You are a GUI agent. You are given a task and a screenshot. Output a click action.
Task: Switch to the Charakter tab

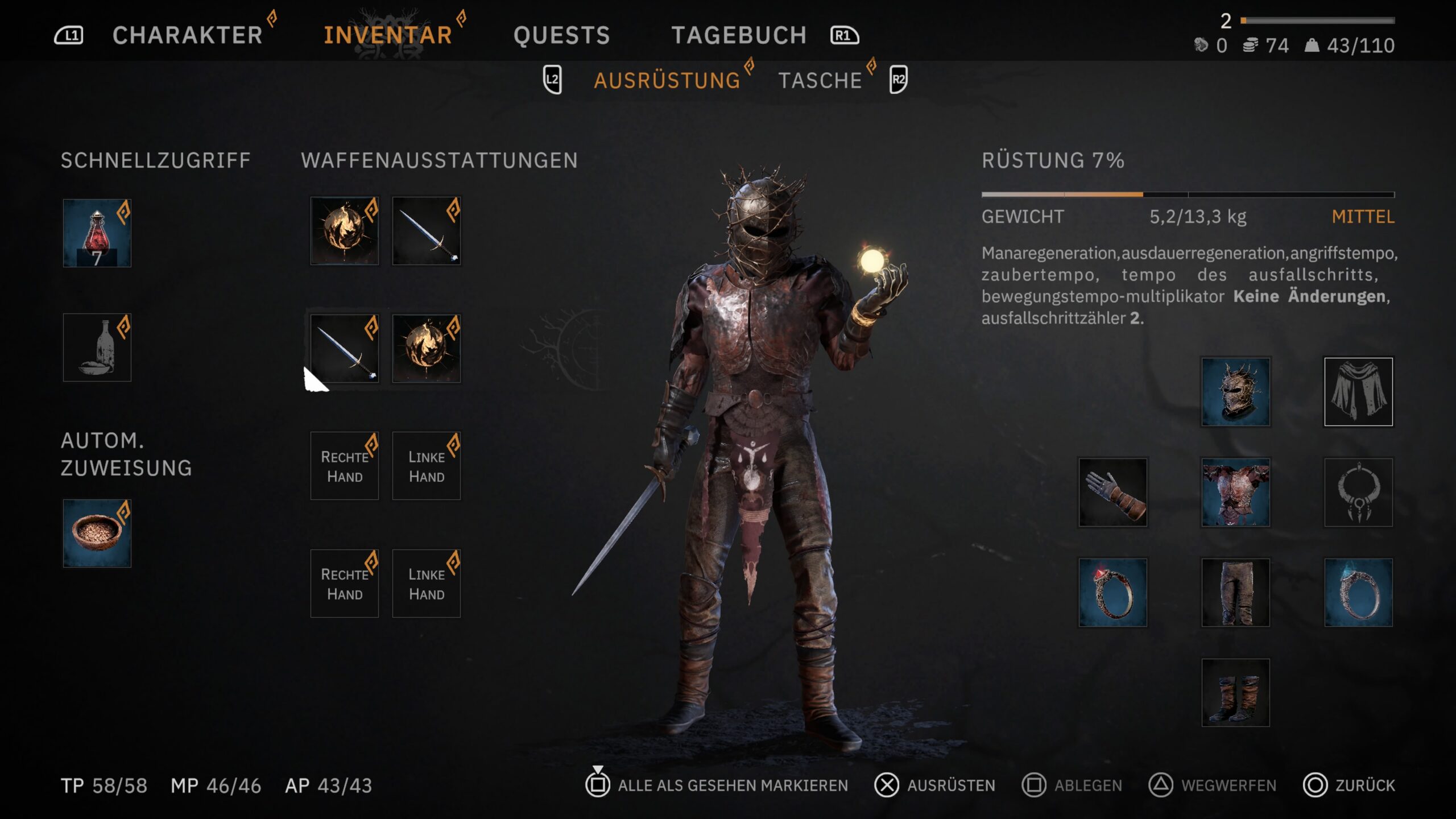tap(187, 35)
